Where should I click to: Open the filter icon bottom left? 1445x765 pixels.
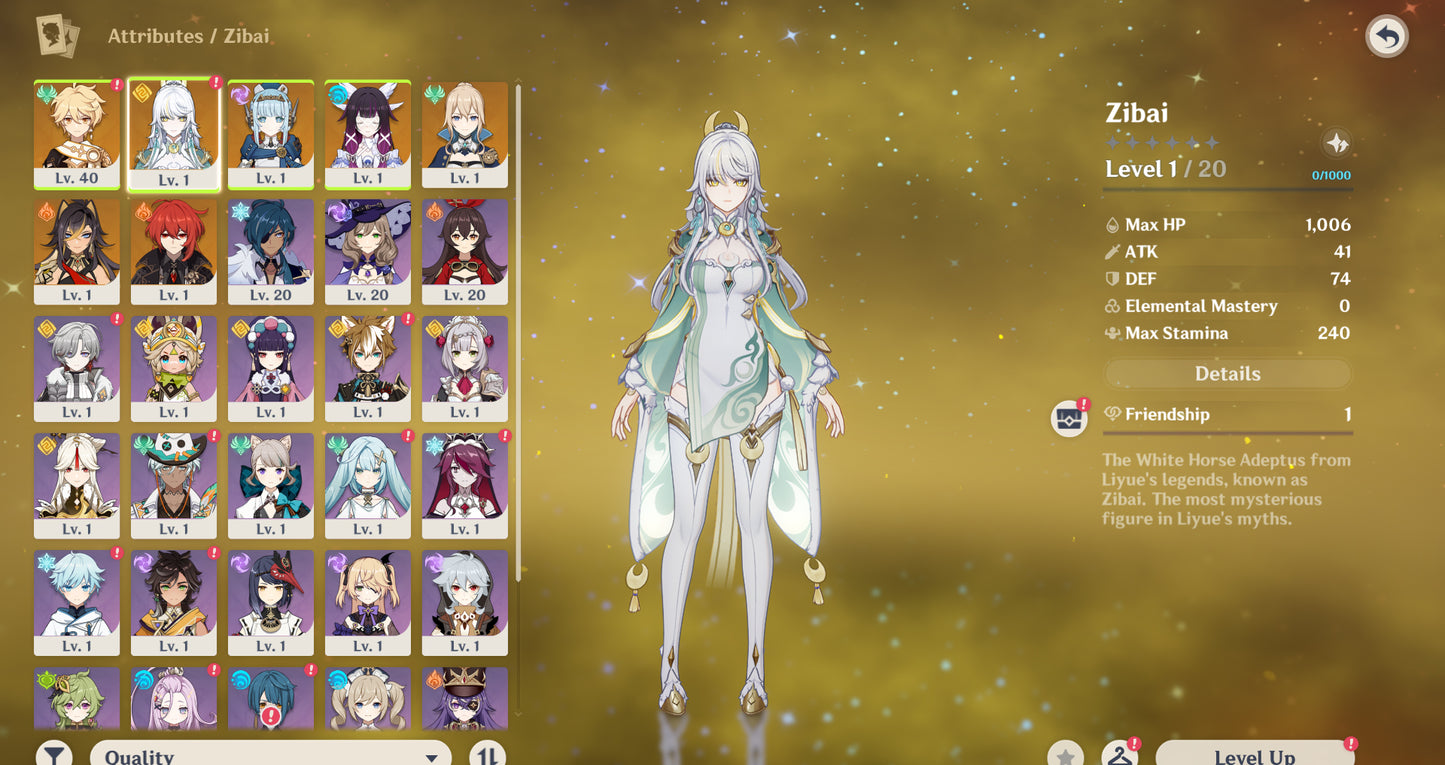[55, 755]
